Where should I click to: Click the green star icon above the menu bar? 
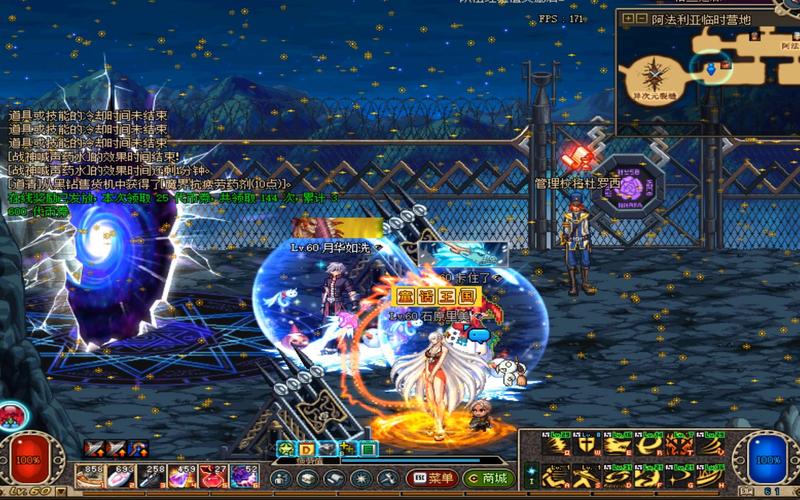(x=285, y=449)
